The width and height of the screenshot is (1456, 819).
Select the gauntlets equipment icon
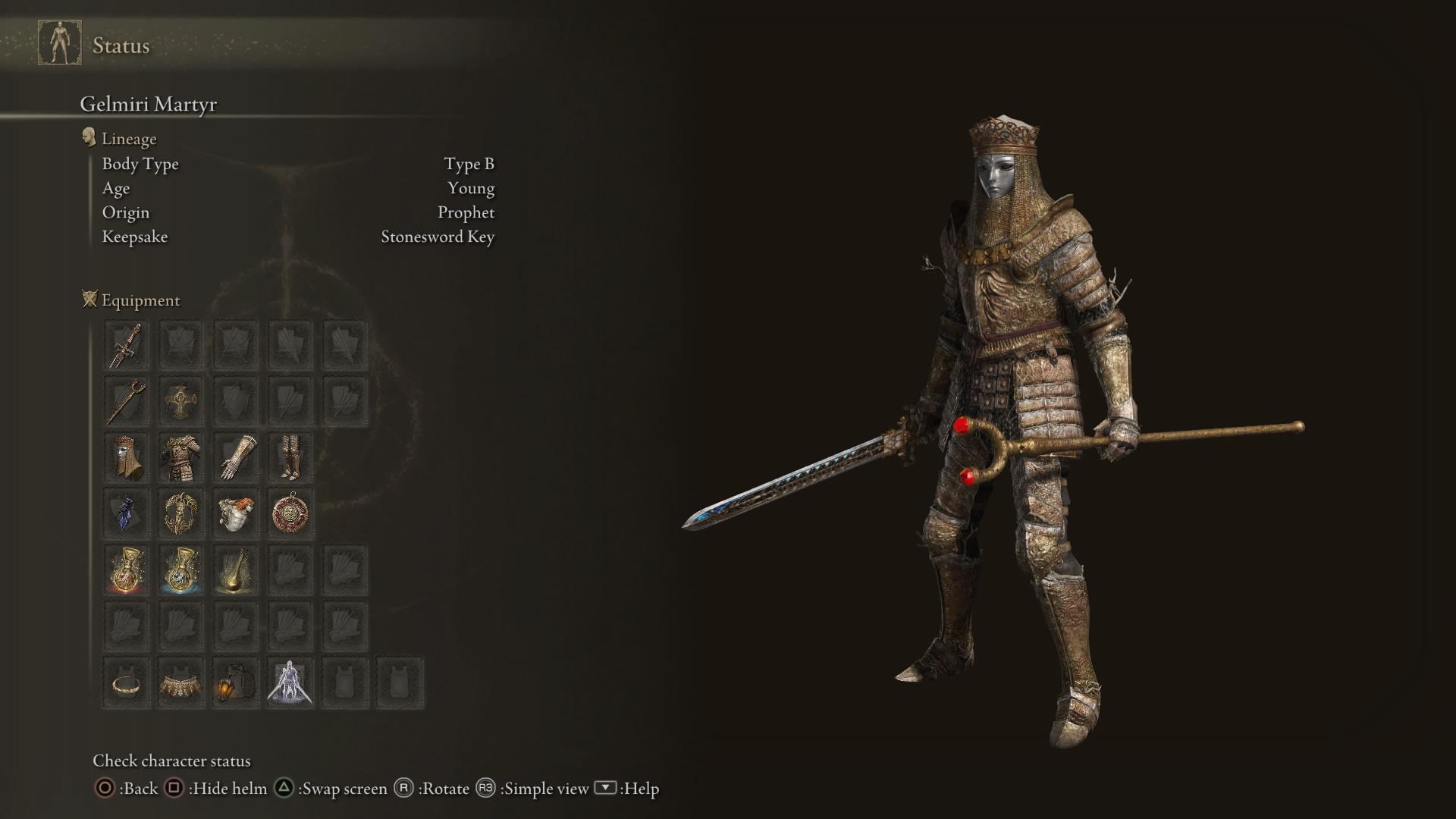pos(235,457)
